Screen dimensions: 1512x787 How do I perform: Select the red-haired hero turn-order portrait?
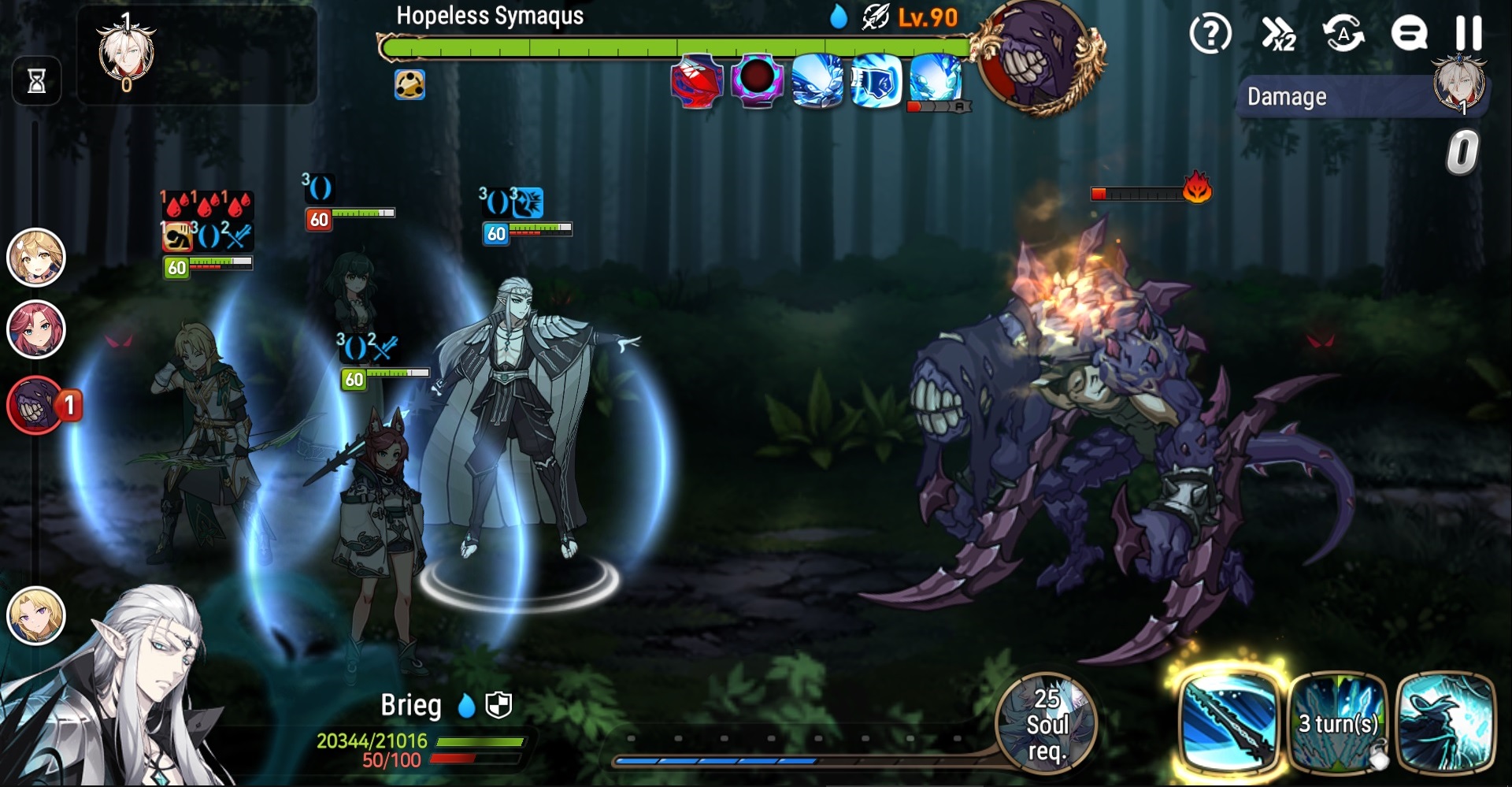coord(36,329)
